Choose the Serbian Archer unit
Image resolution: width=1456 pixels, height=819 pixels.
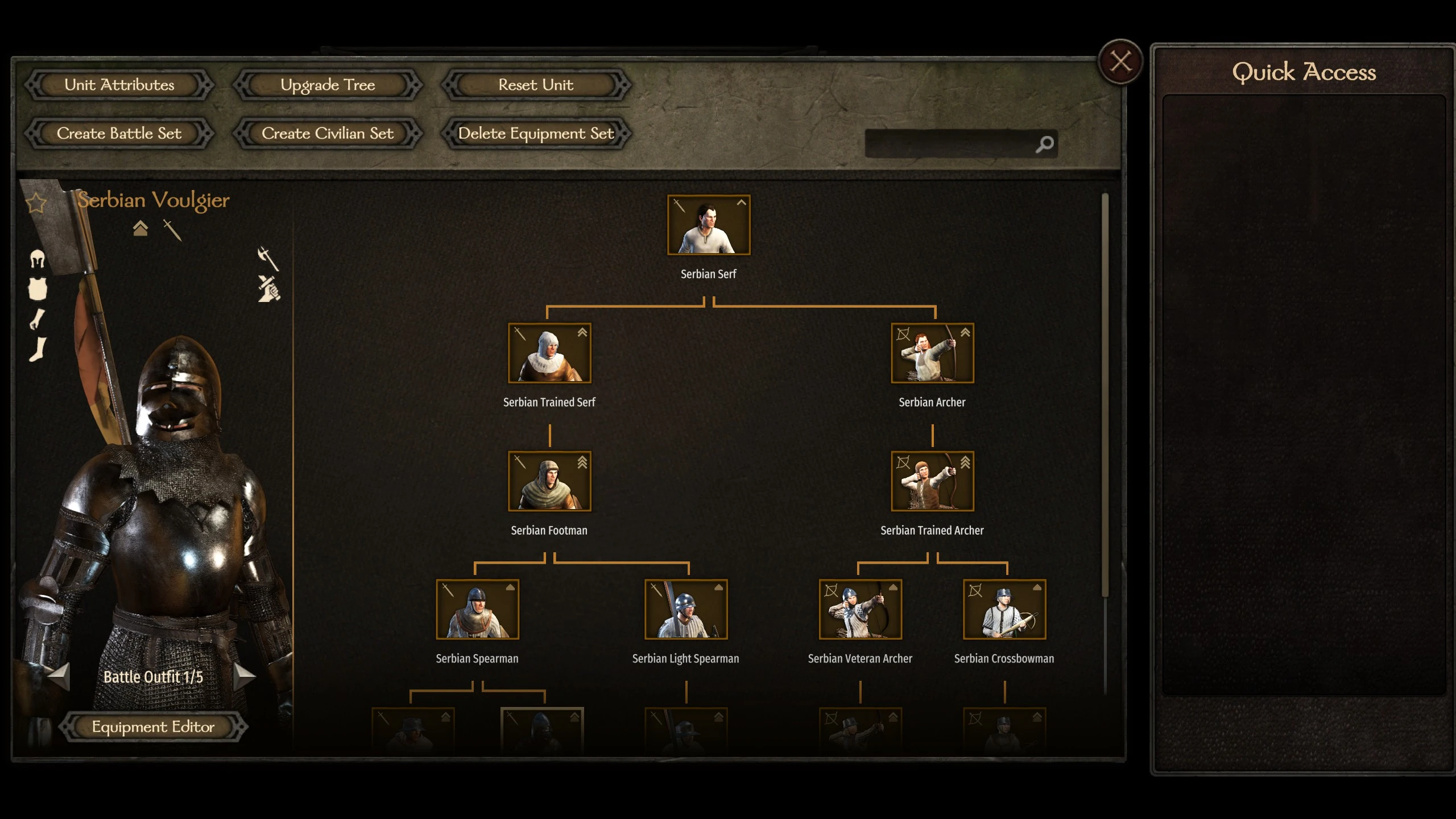point(932,353)
